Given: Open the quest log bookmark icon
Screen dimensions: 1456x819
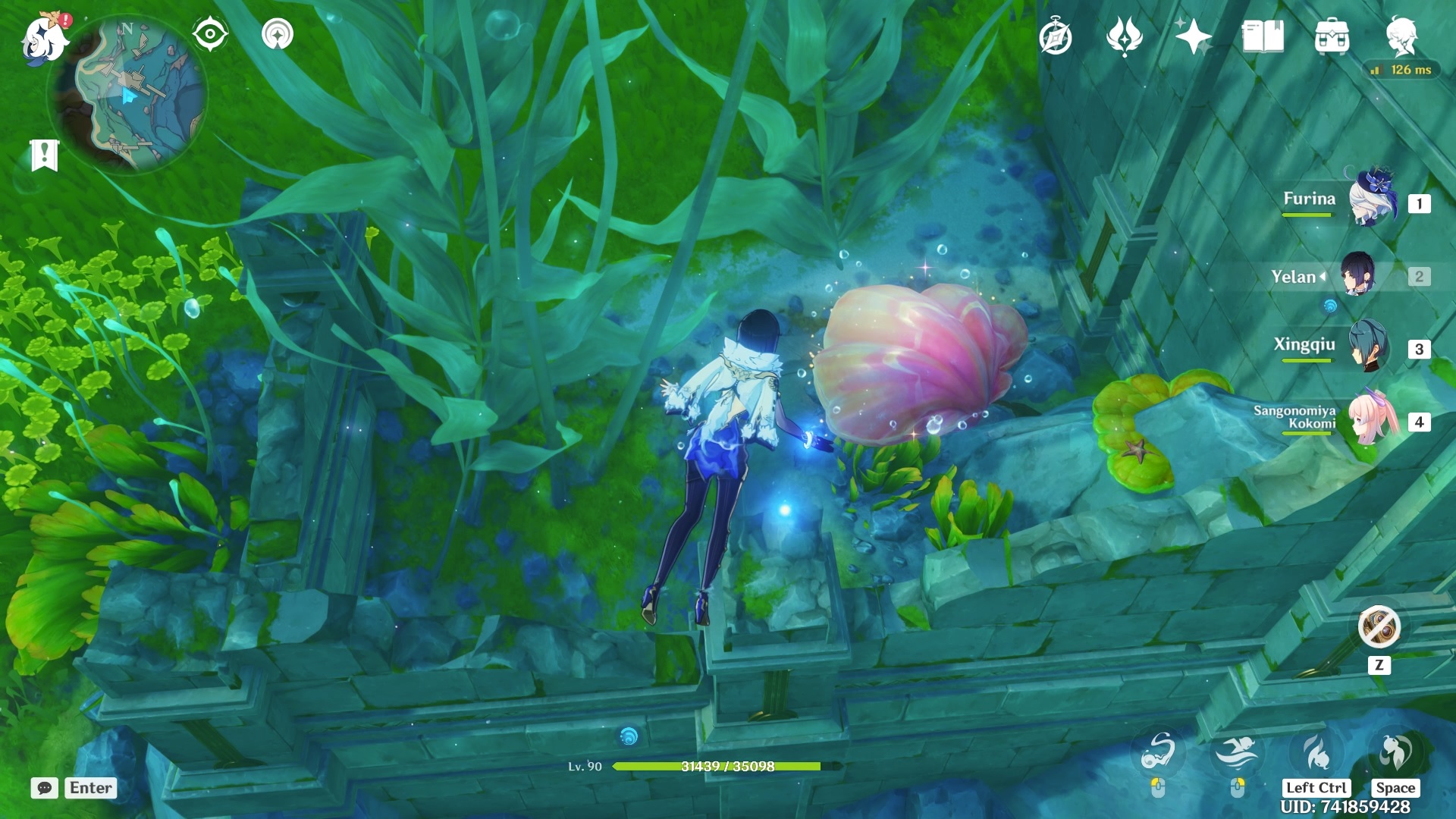Looking at the screenshot, I should pos(44,155).
